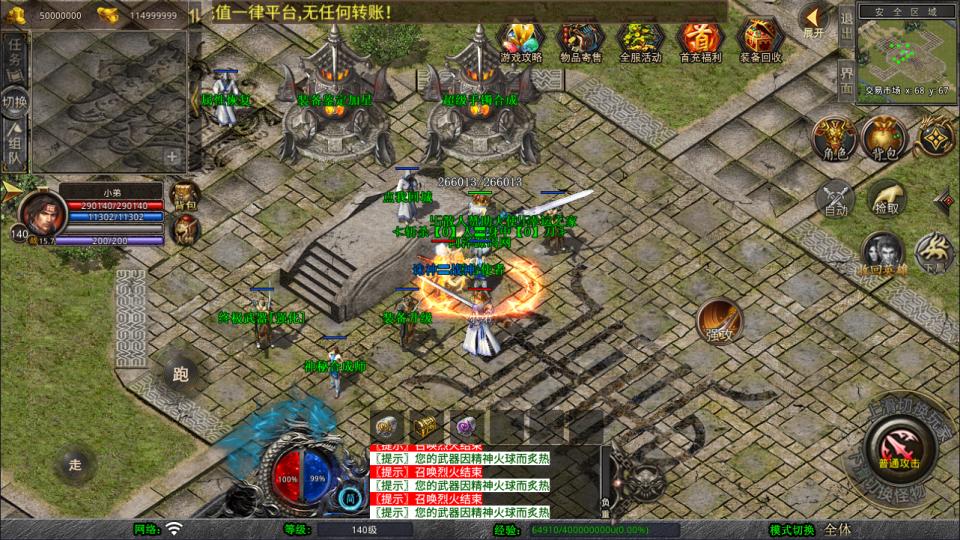Open the 背包 backpack bag icon
Image resolution: width=960 pixels, height=540 pixels.
883,137
